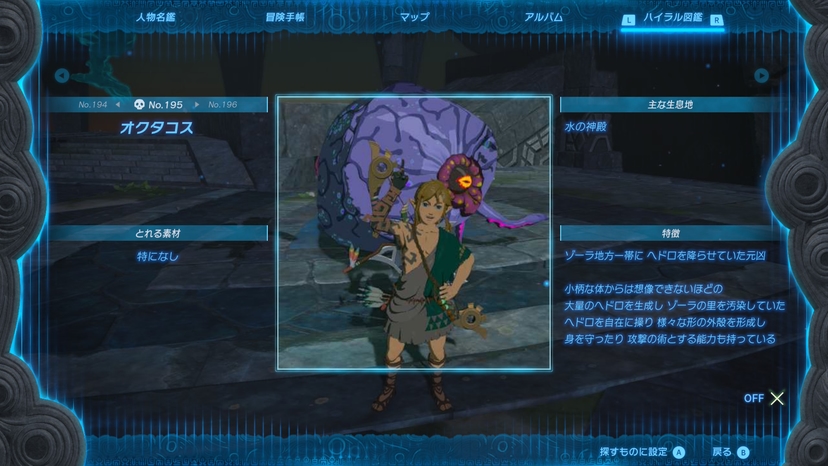Click the オクタコス compendium photo
Viewport: 828px width, 466px height.
414,233
